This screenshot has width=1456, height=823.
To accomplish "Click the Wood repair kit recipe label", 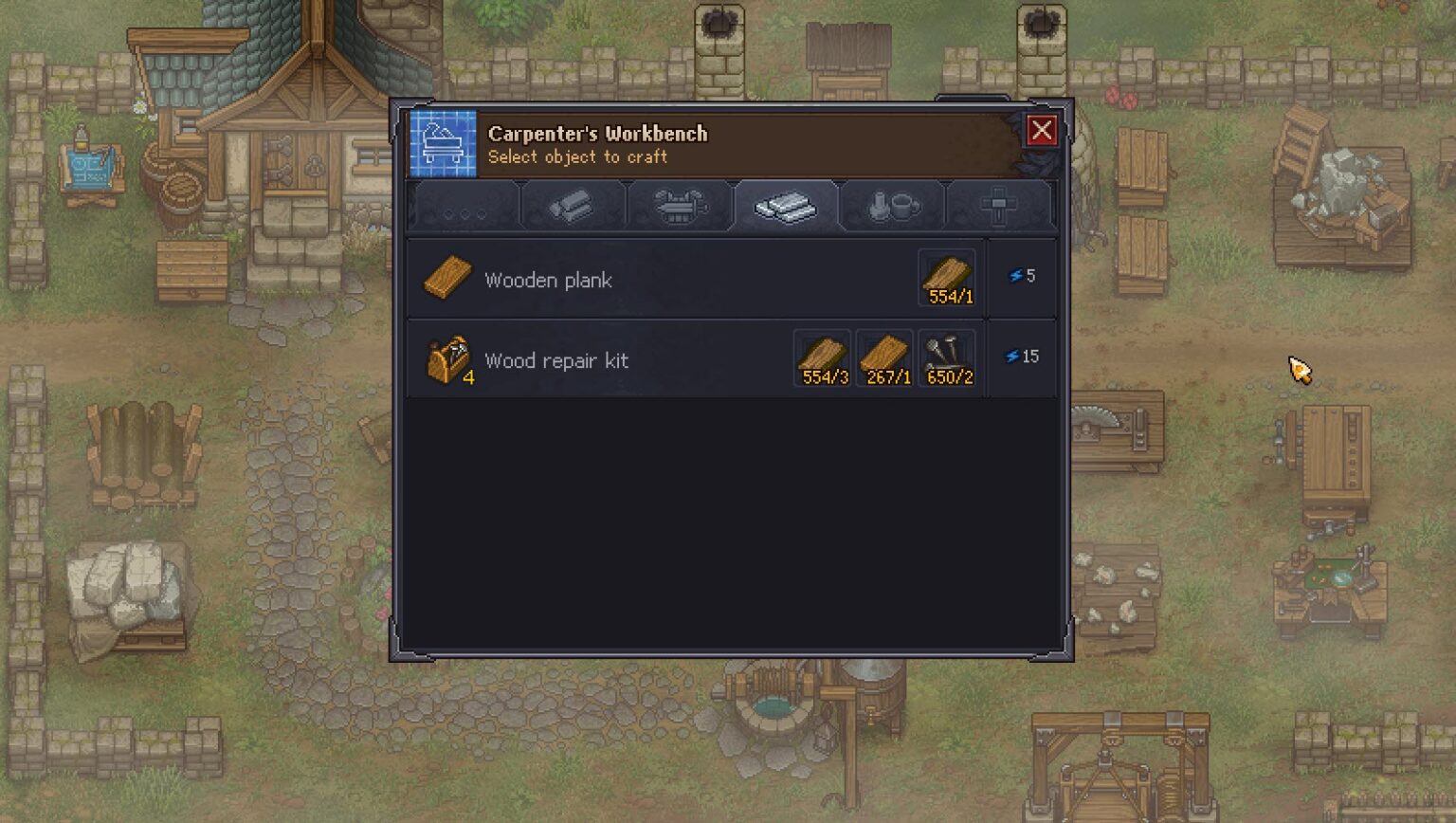I will [x=557, y=360].
